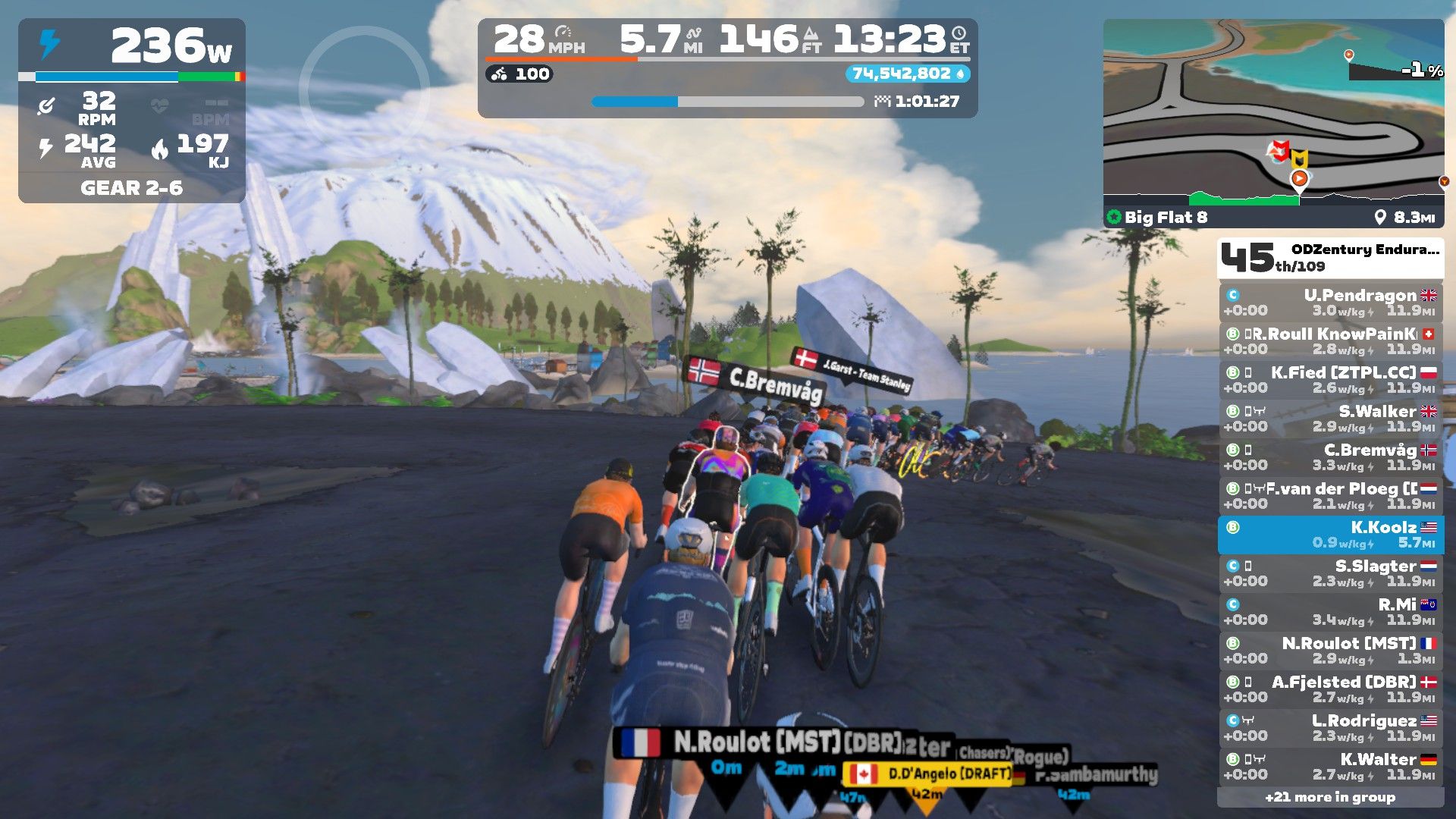Select S.Walker in the riders list

tap(1331, 419)
